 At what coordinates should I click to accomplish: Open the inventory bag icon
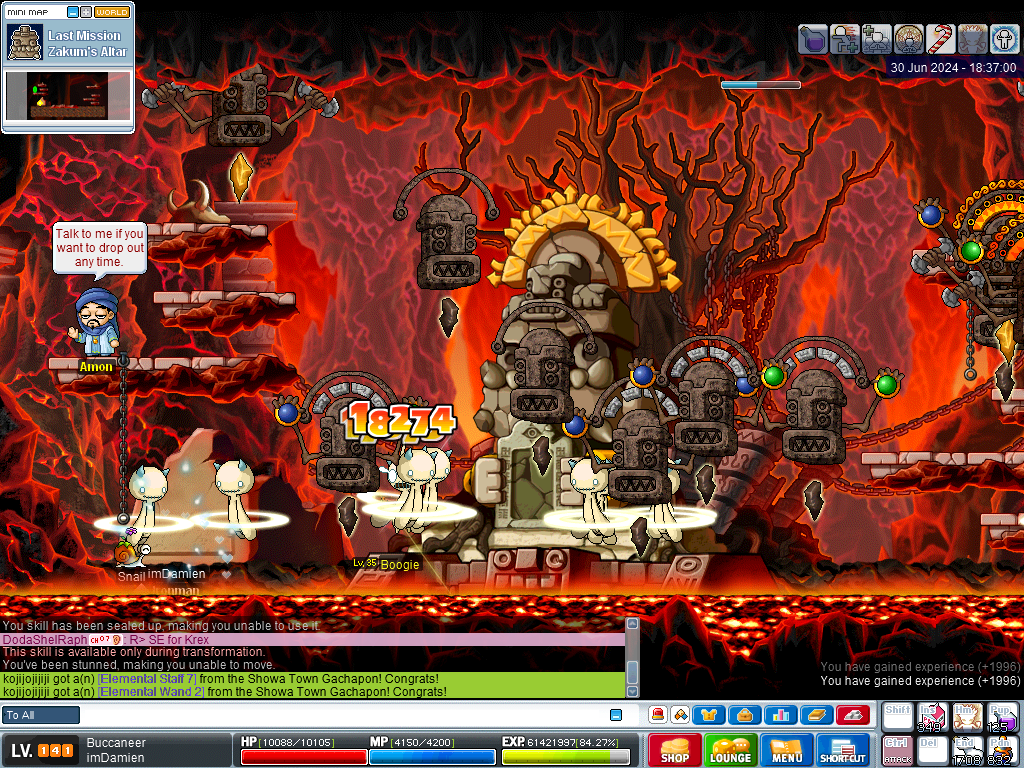[744, 715]
